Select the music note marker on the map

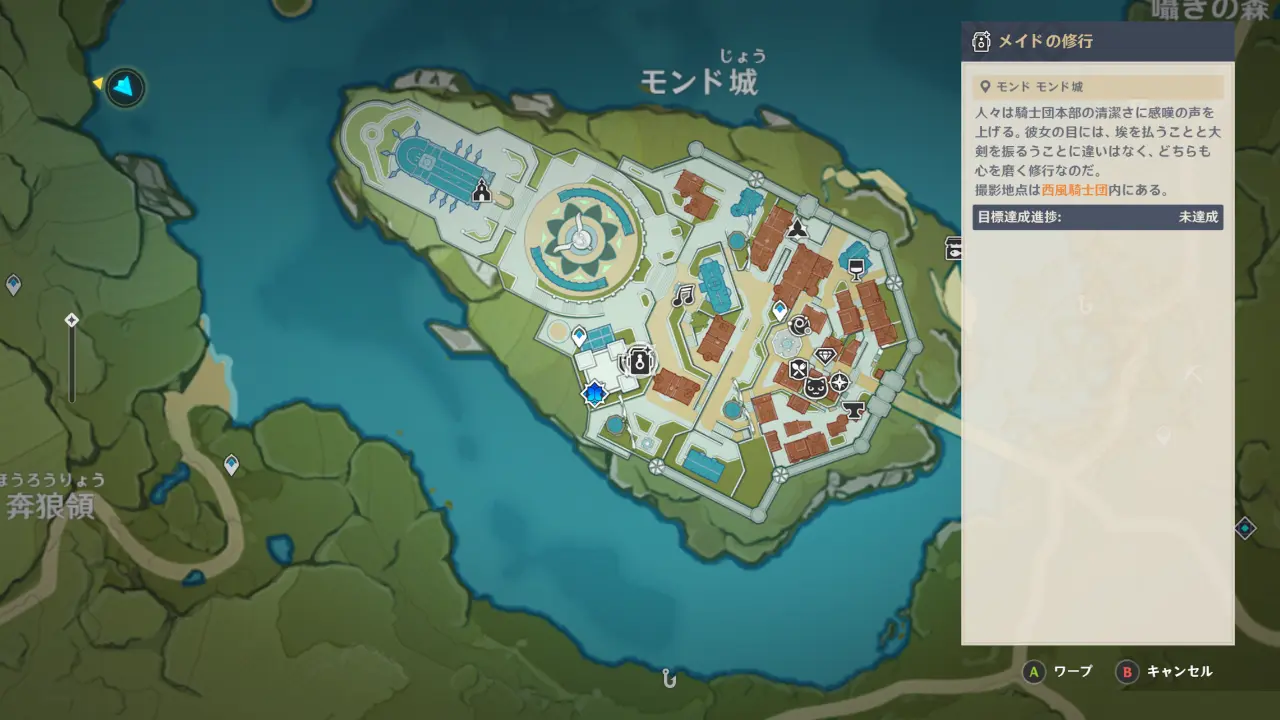(x=683, y=296)
